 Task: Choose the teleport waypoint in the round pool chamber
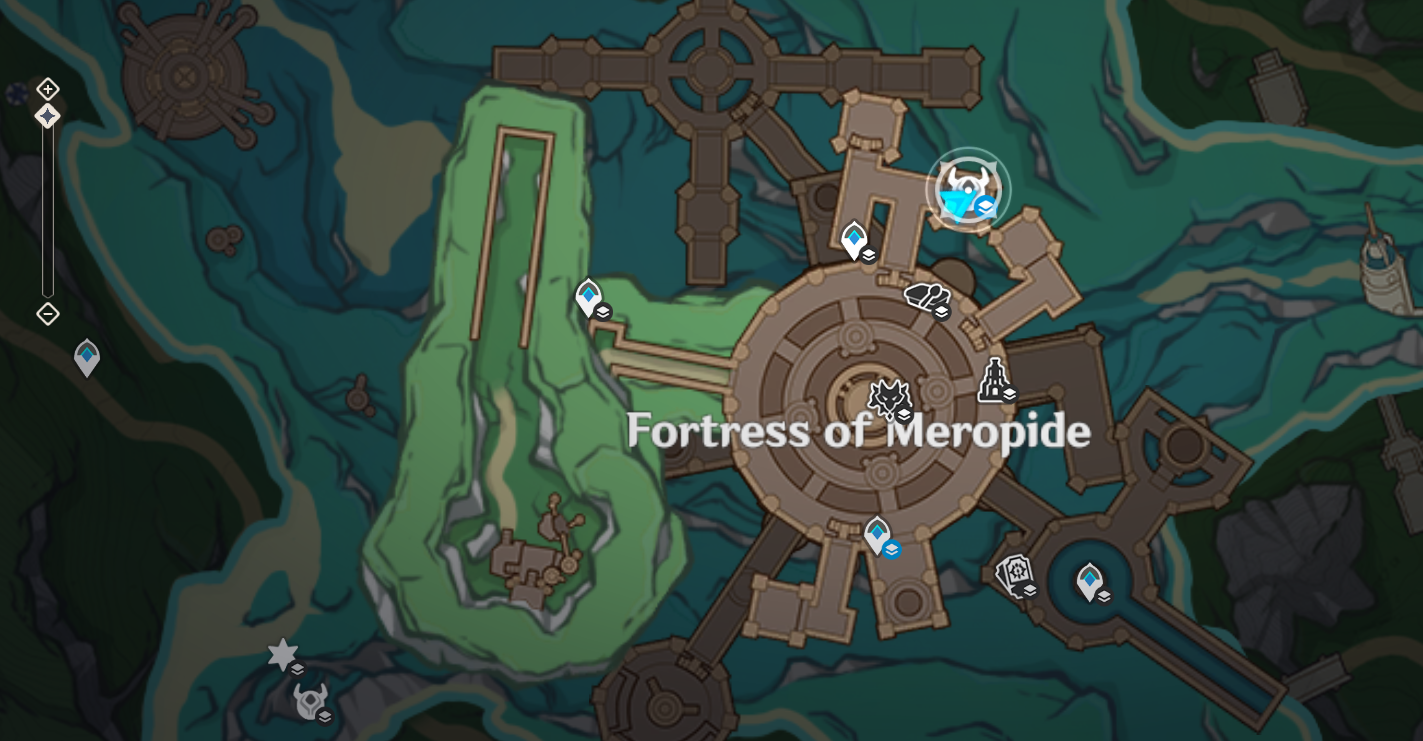(x=1089, y=581)
